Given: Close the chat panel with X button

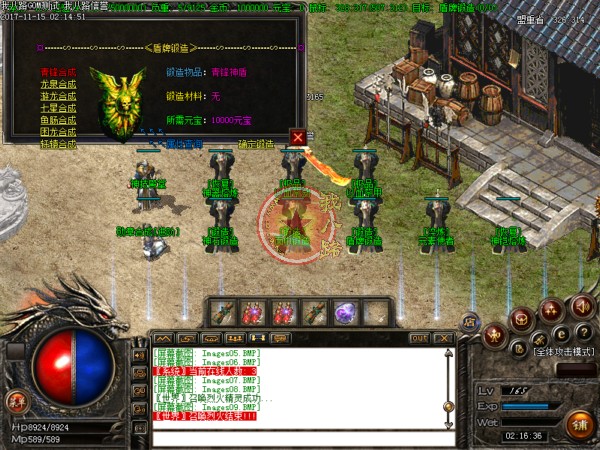Looking at the screenshot, I should [443, 338].
